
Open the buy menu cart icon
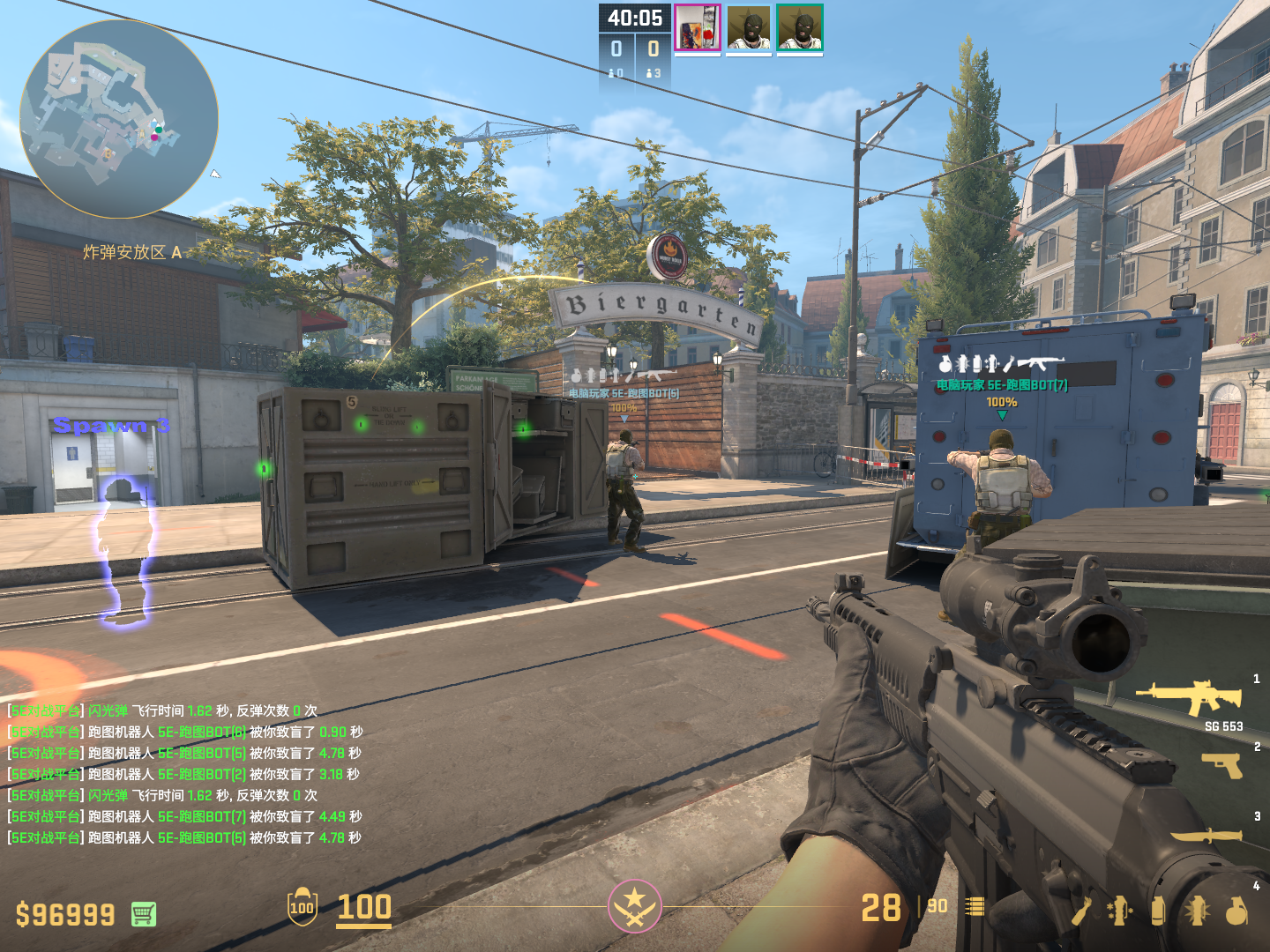click(x=144, y=914)
